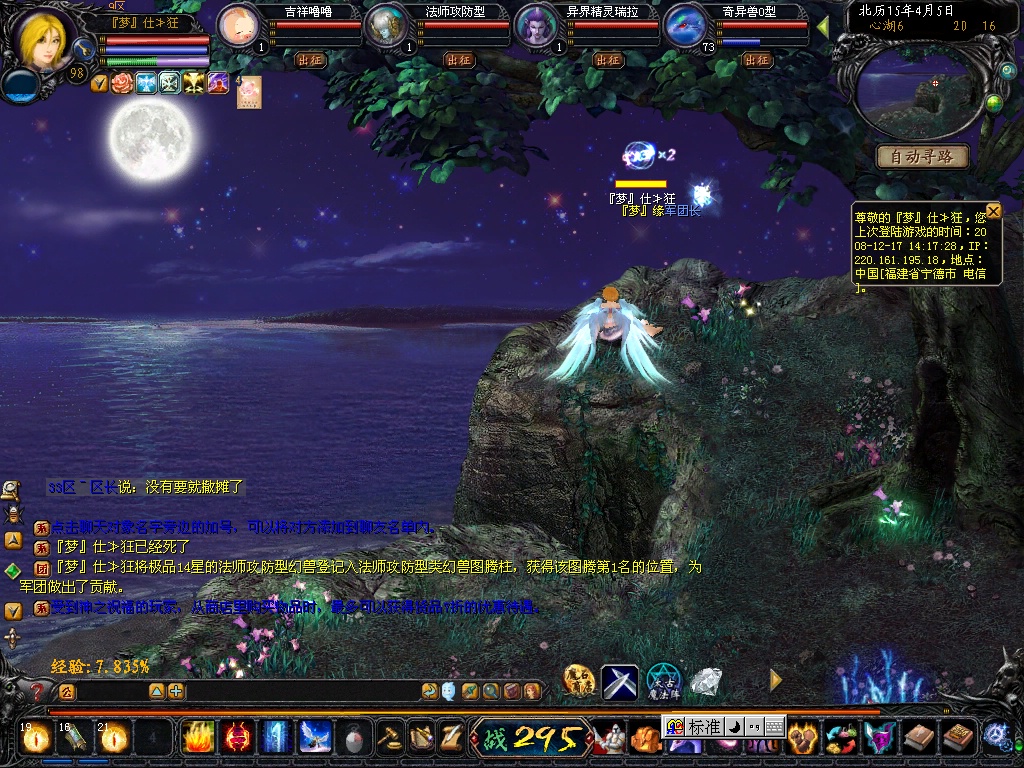
Task: Deploy 奇异兽O型 using its 出征 button
Action: [x=757, y=60]
